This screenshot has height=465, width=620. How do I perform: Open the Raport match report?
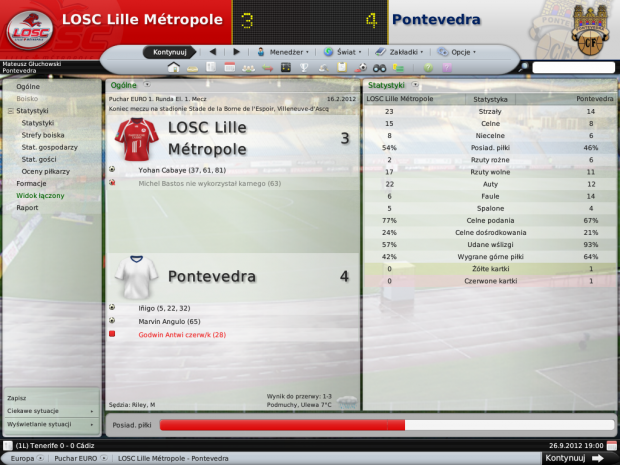pyautogui.click(x=27, y=208)
